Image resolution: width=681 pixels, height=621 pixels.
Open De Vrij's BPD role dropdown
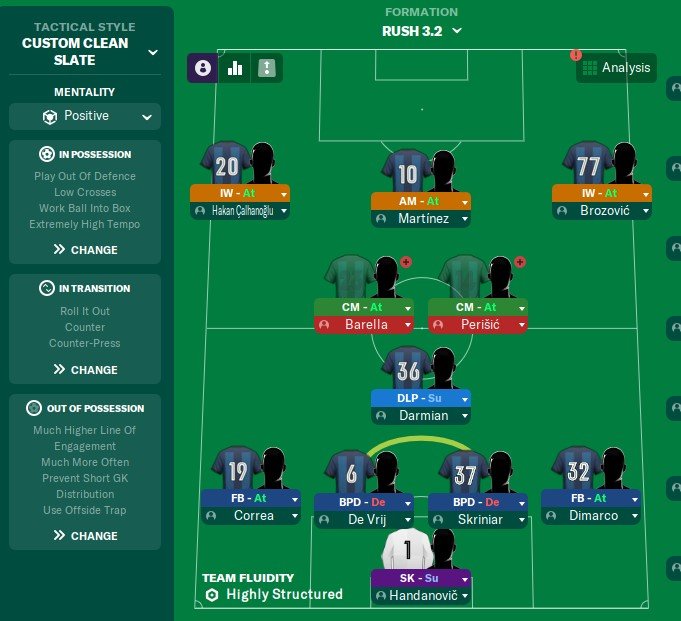[408, 502]
